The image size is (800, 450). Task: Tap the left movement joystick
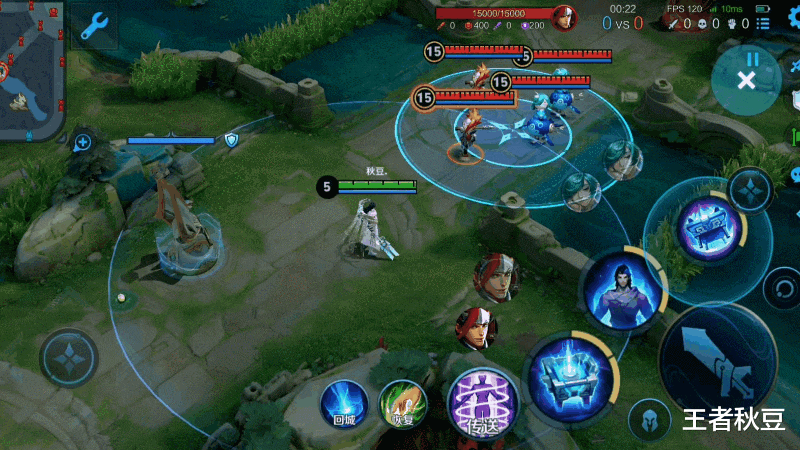pos(69,357)
